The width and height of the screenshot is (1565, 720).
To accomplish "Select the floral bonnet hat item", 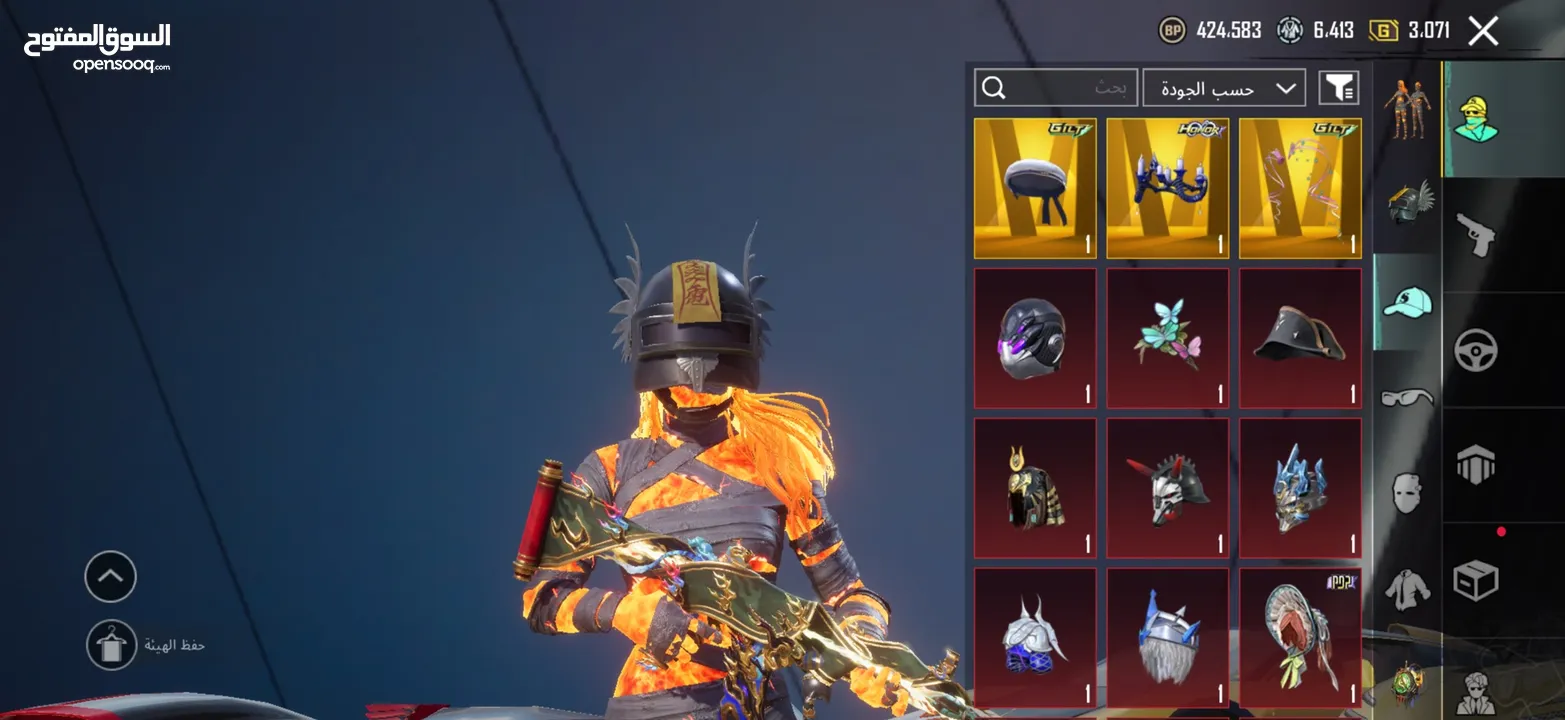I will coord(1300,638).
